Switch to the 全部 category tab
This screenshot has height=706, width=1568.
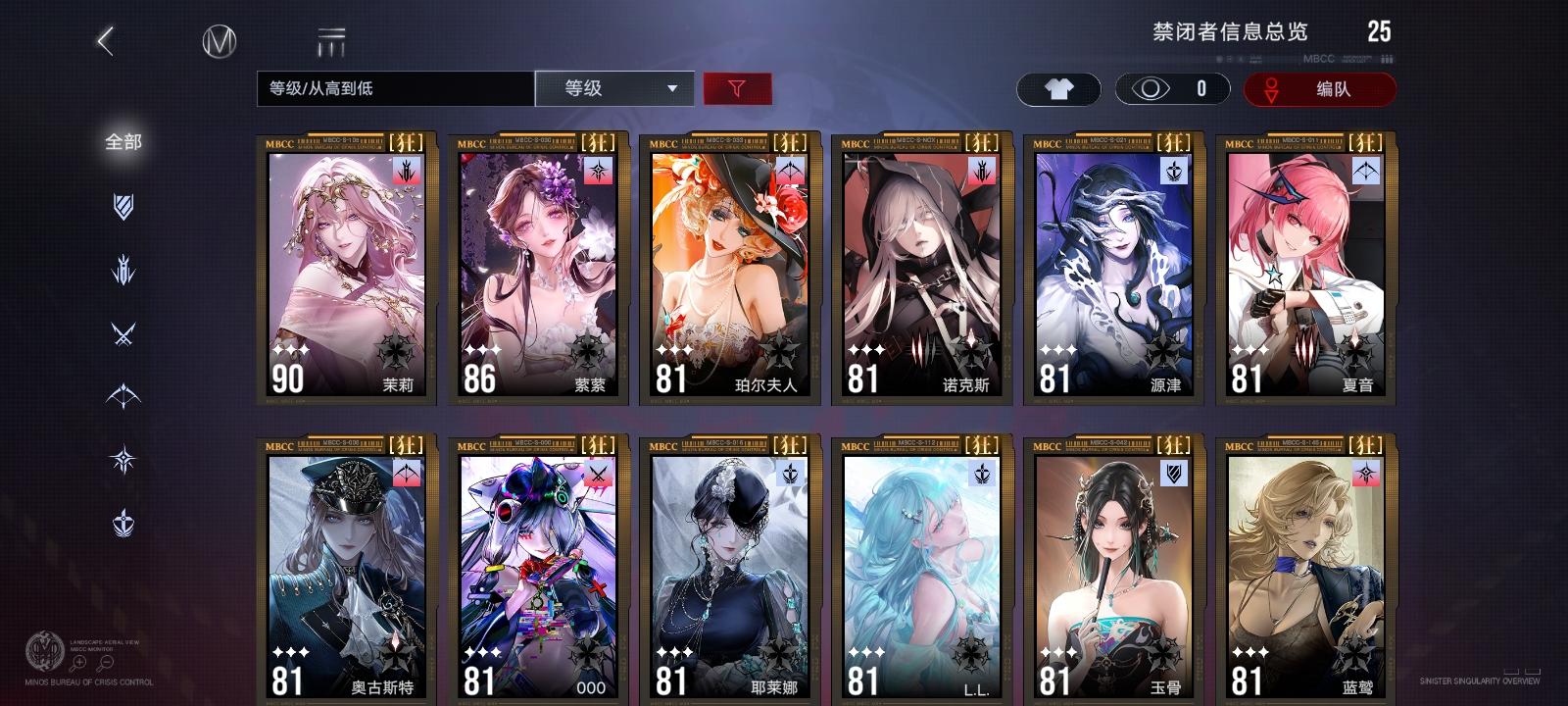click(122, 142)
